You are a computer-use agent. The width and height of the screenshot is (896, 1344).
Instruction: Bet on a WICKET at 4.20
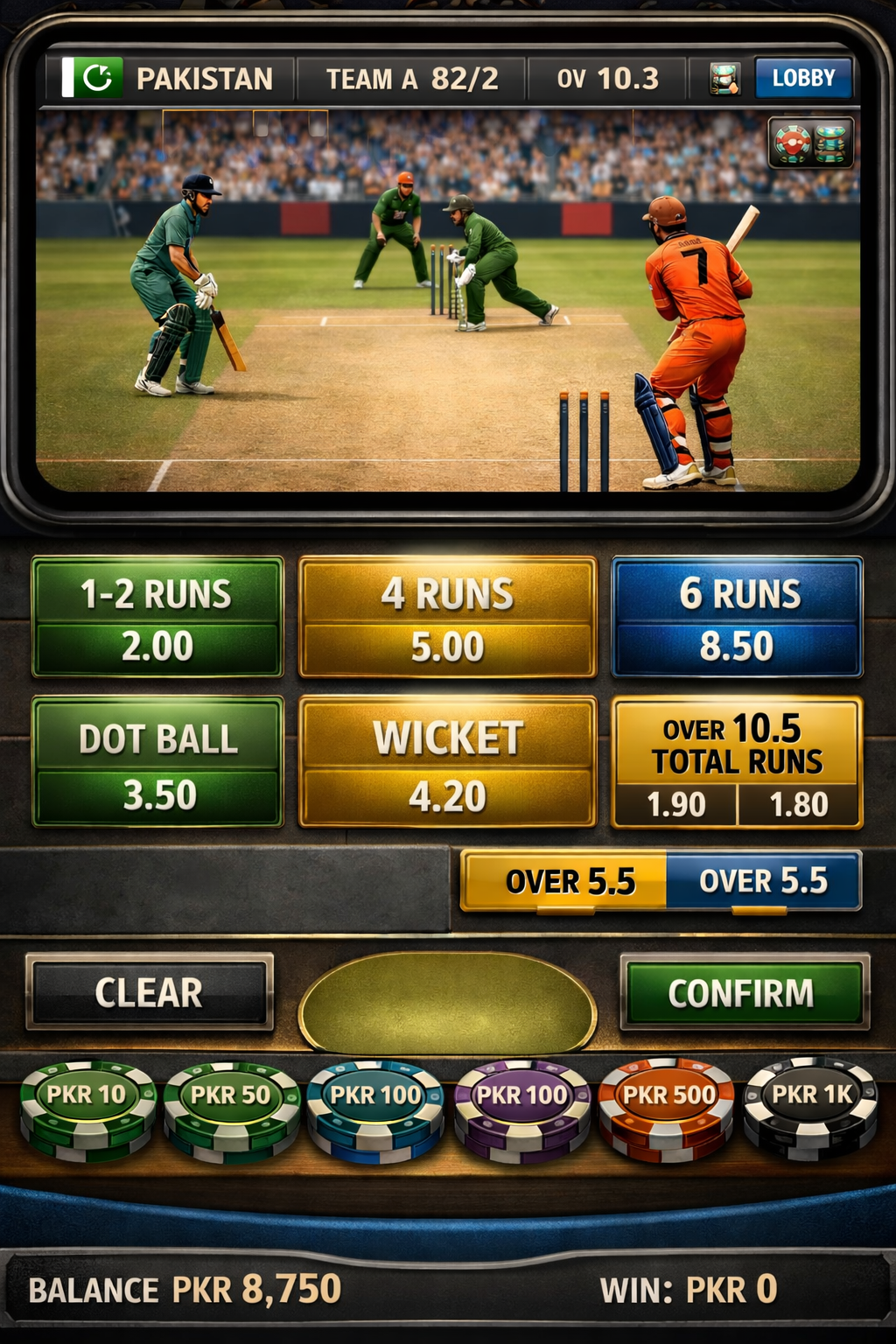pyautogui.click(x=447, y=761)
